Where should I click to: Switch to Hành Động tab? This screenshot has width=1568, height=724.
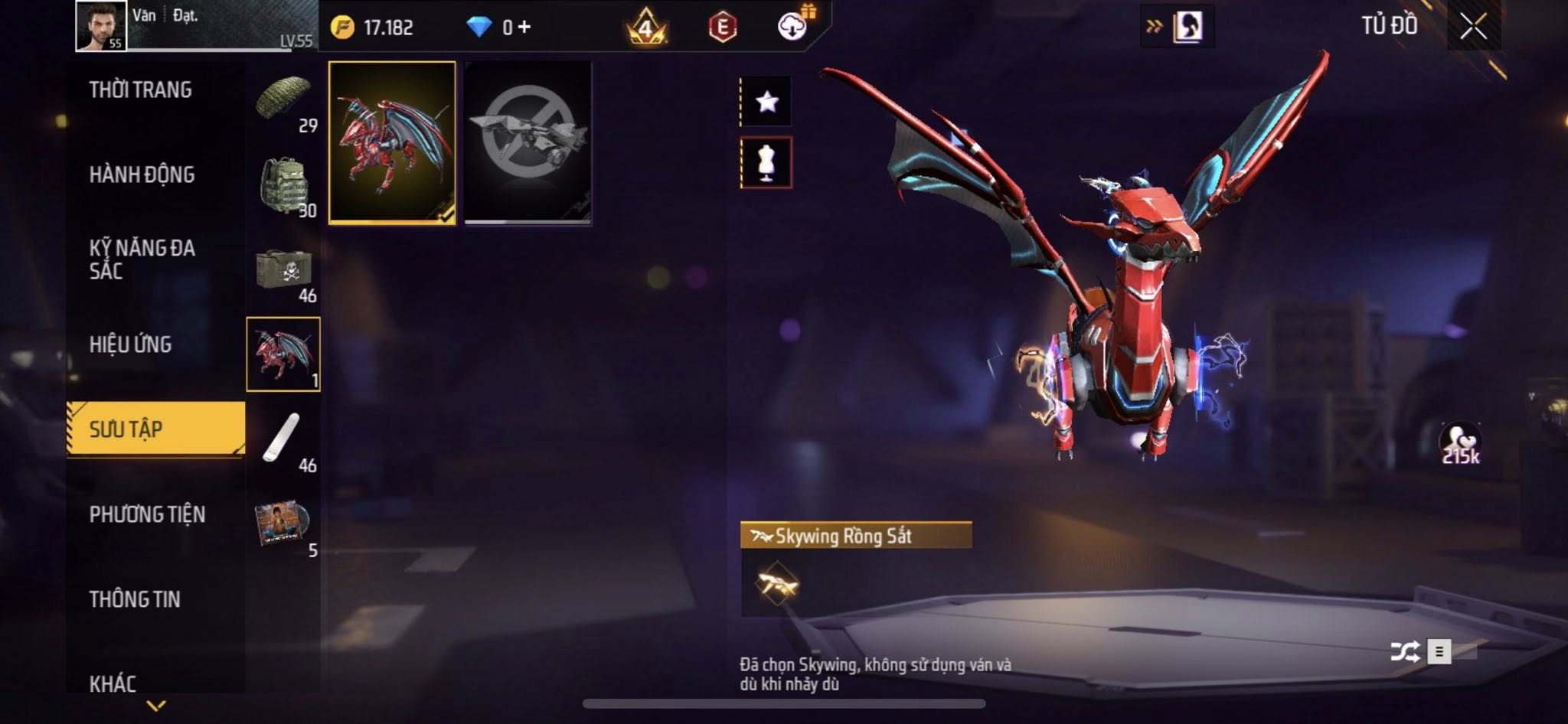[x=142, y=175]
